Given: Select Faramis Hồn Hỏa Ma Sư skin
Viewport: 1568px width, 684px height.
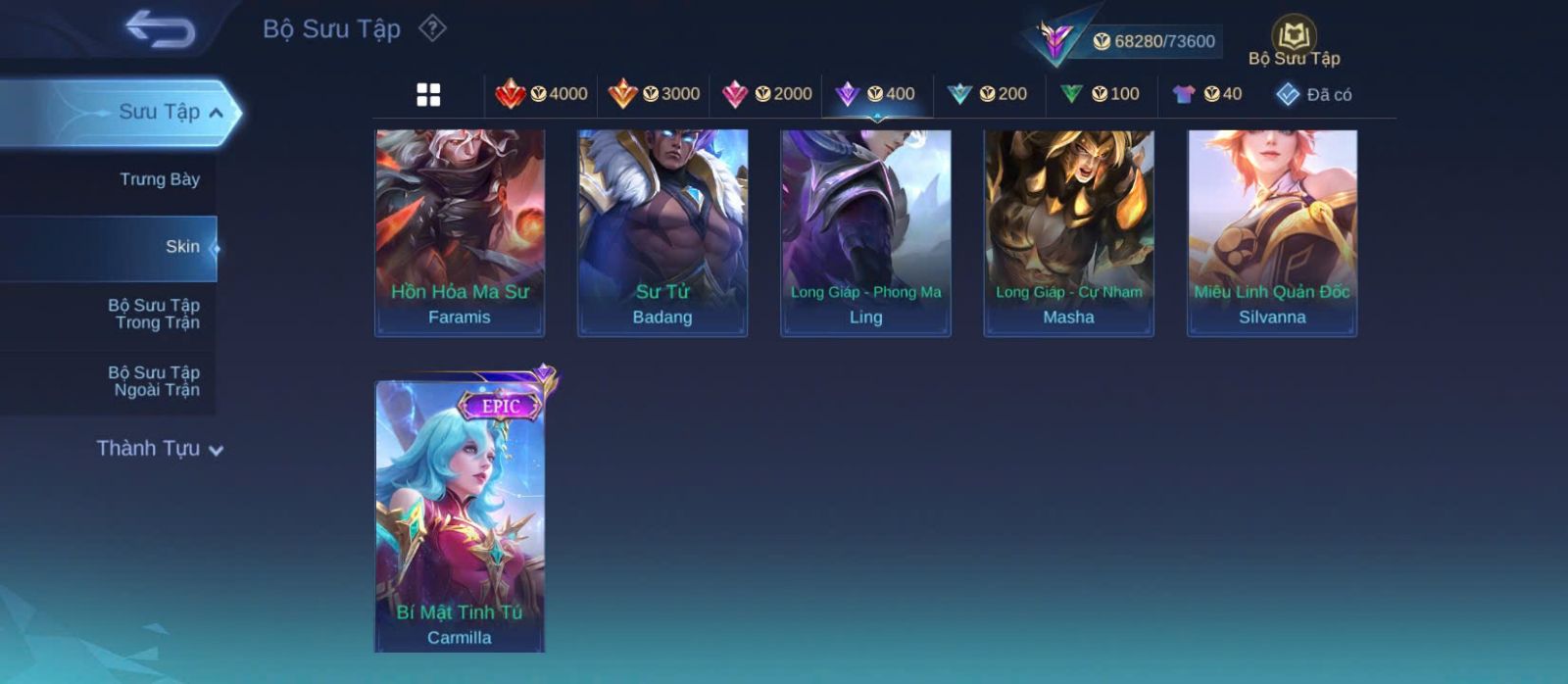Looking at the screenshot, I should pos(460,232).
